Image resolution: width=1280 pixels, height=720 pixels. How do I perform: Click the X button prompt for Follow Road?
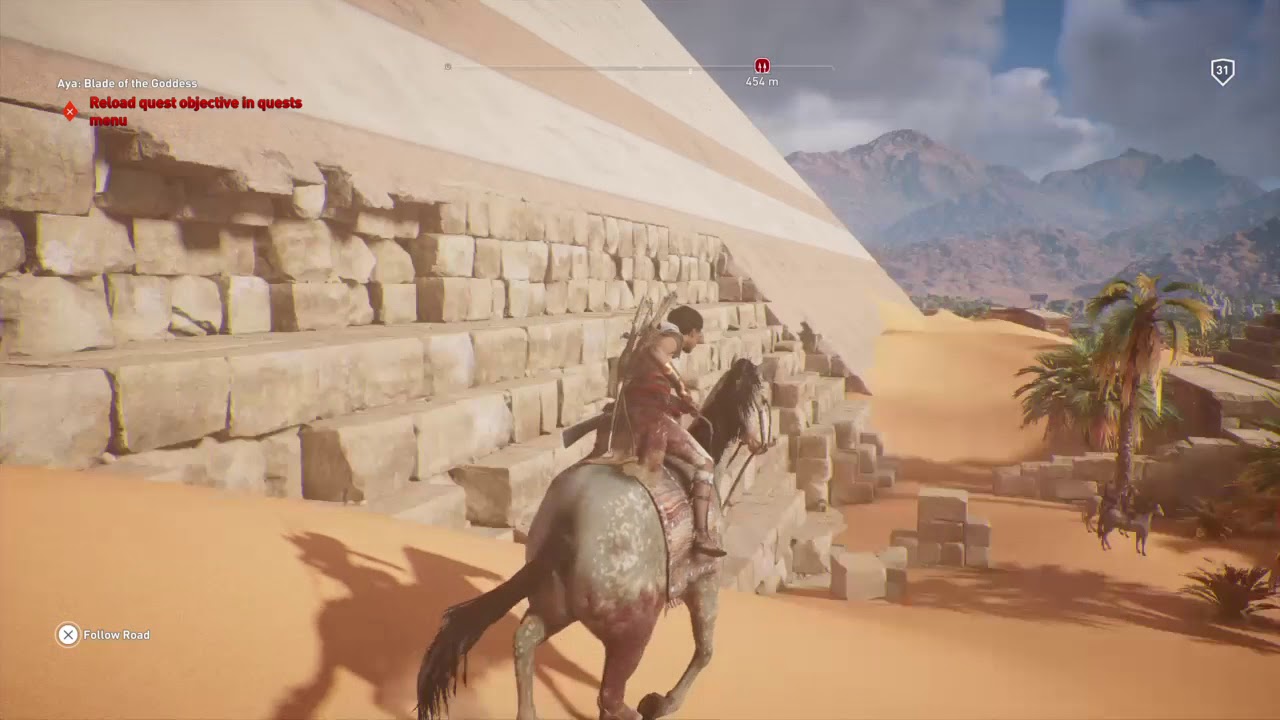[x=67, y=635]
